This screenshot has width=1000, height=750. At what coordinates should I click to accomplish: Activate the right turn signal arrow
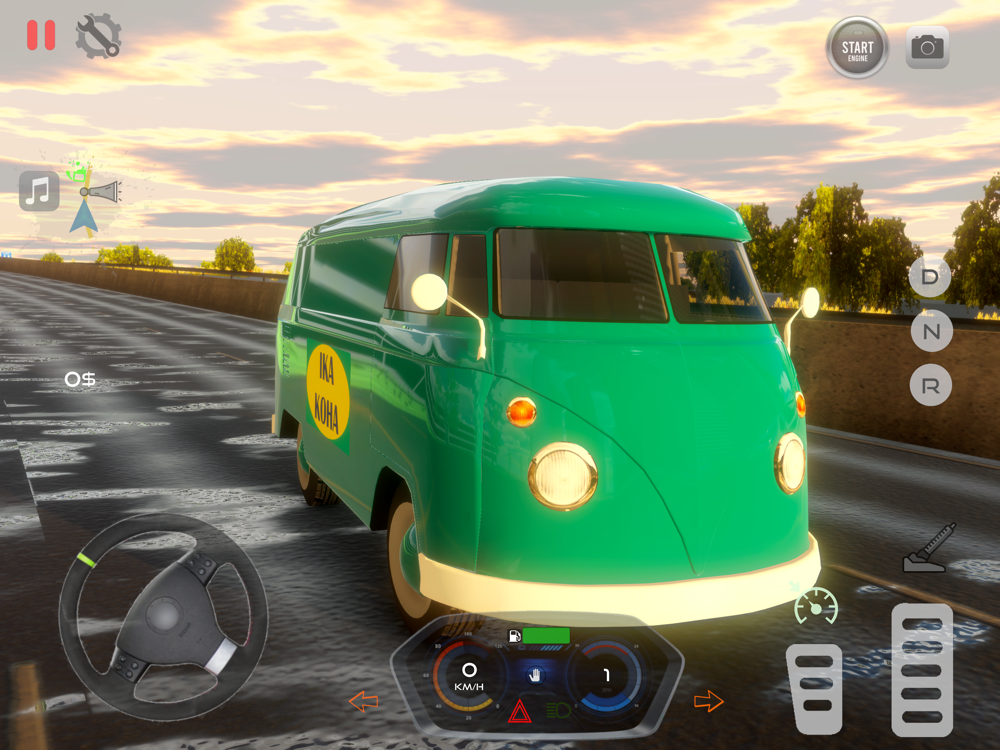coord(708,701)
